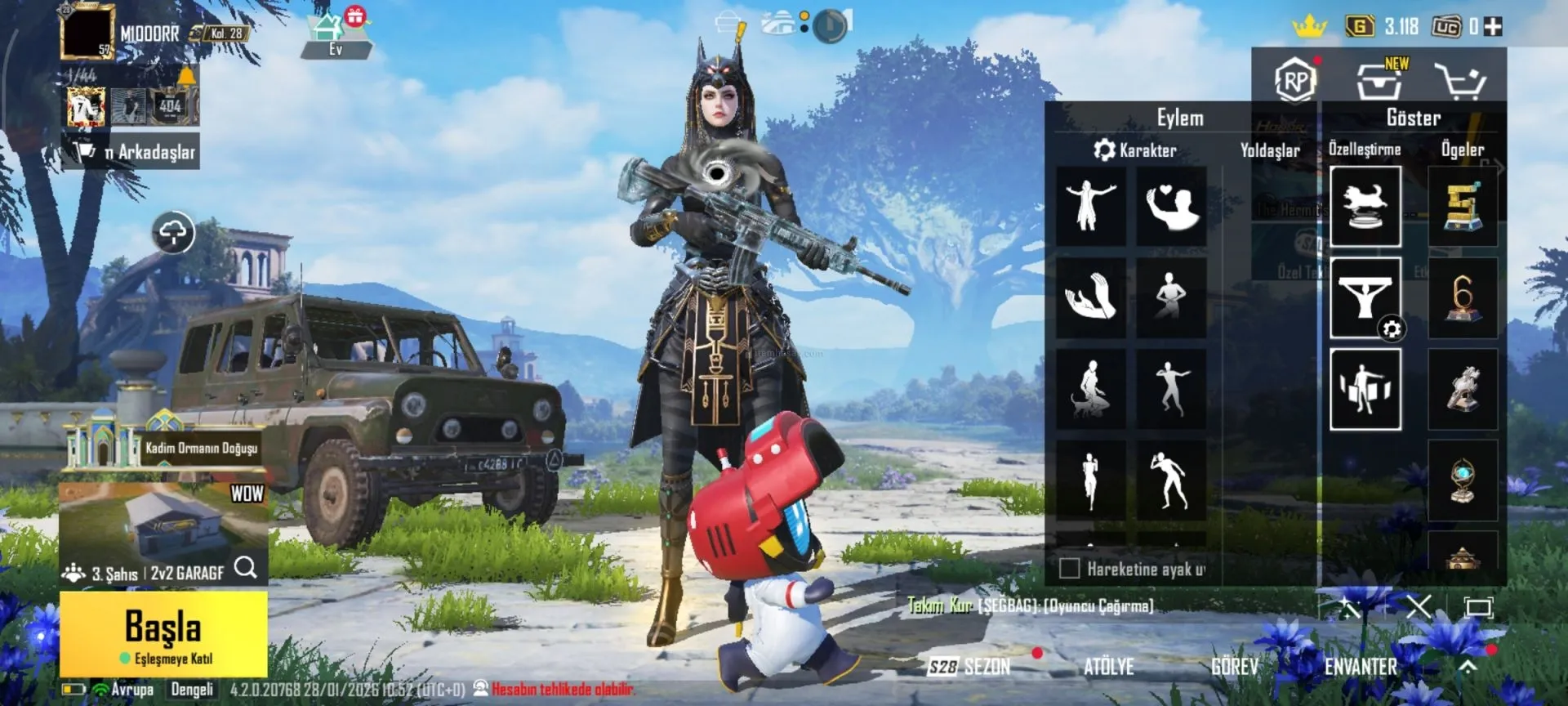Open the ATÖLYE workshop menu

pos(1108,667)
